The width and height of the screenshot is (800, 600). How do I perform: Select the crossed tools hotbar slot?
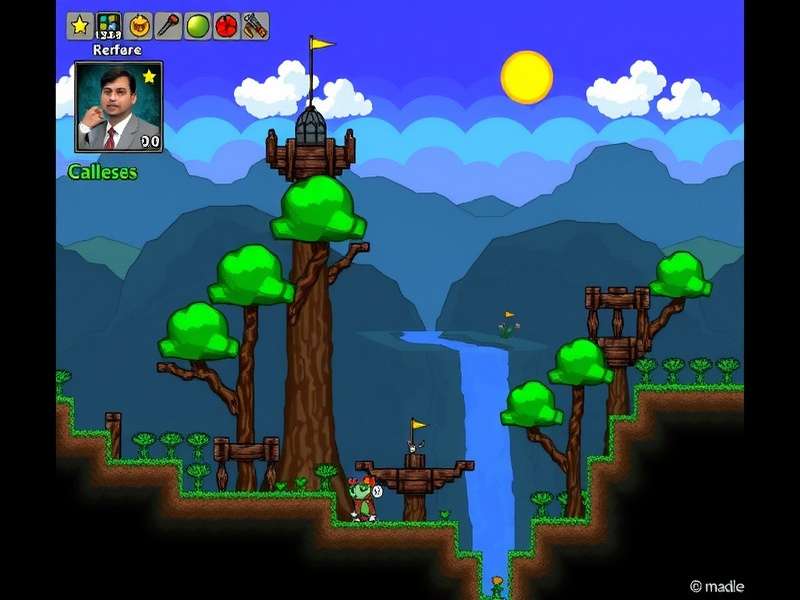point(255,26)
